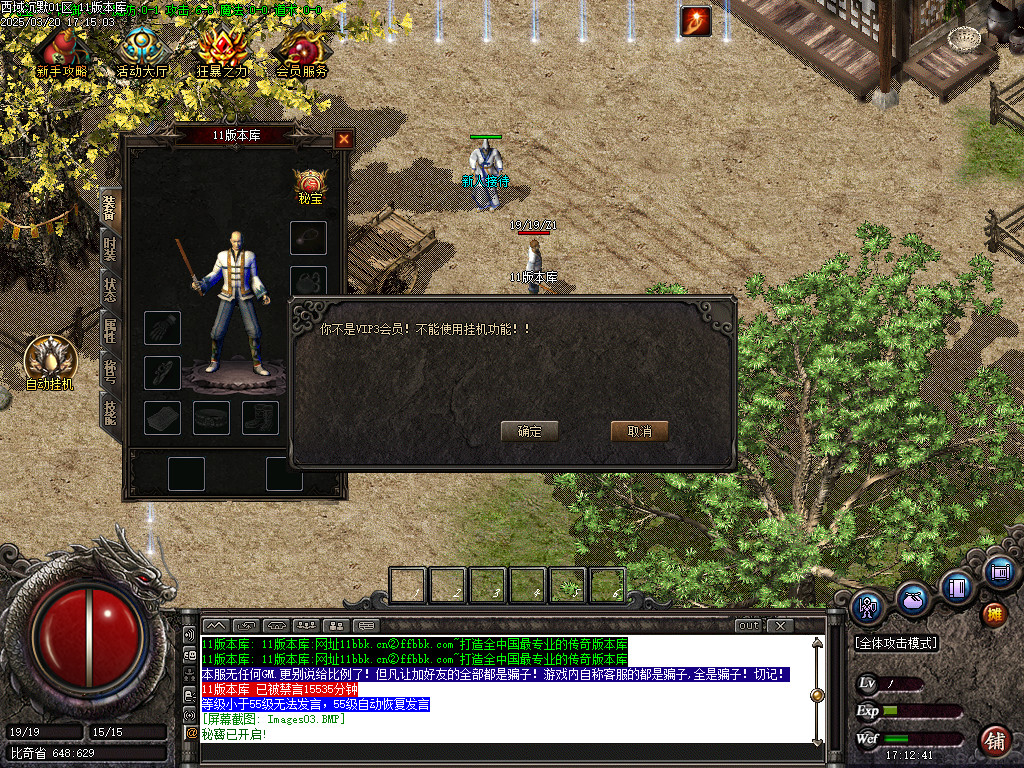Open the 新手攻略 beginner guide
Viewport: 1024px width, 768px height.
tap(61, 52)
